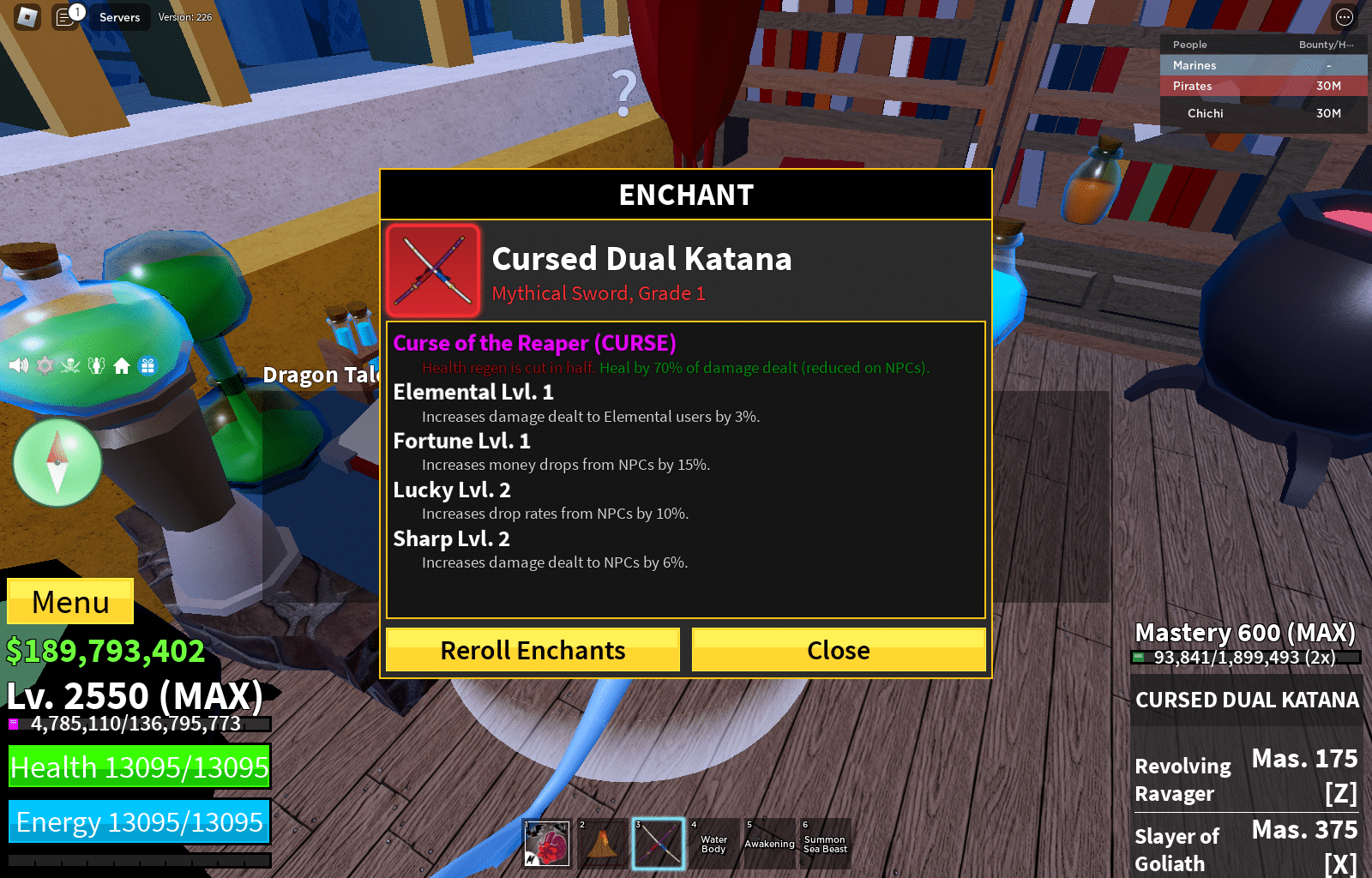
Task: Open rewards via the blue gift icon
Action: tap(147, 365)
